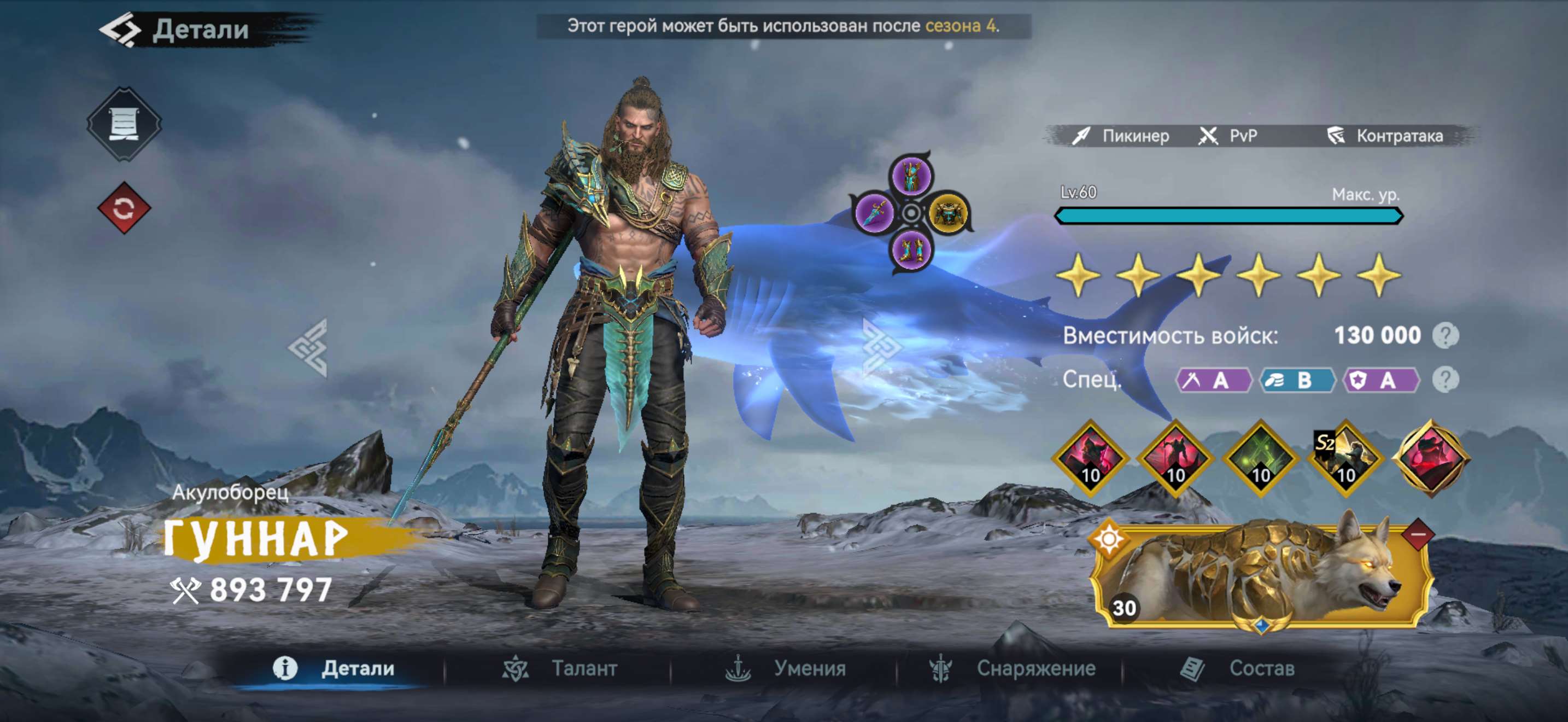Open the hero story scroll icon
The height and width of the screenshot is (722, 1568).
pos(126,125)
